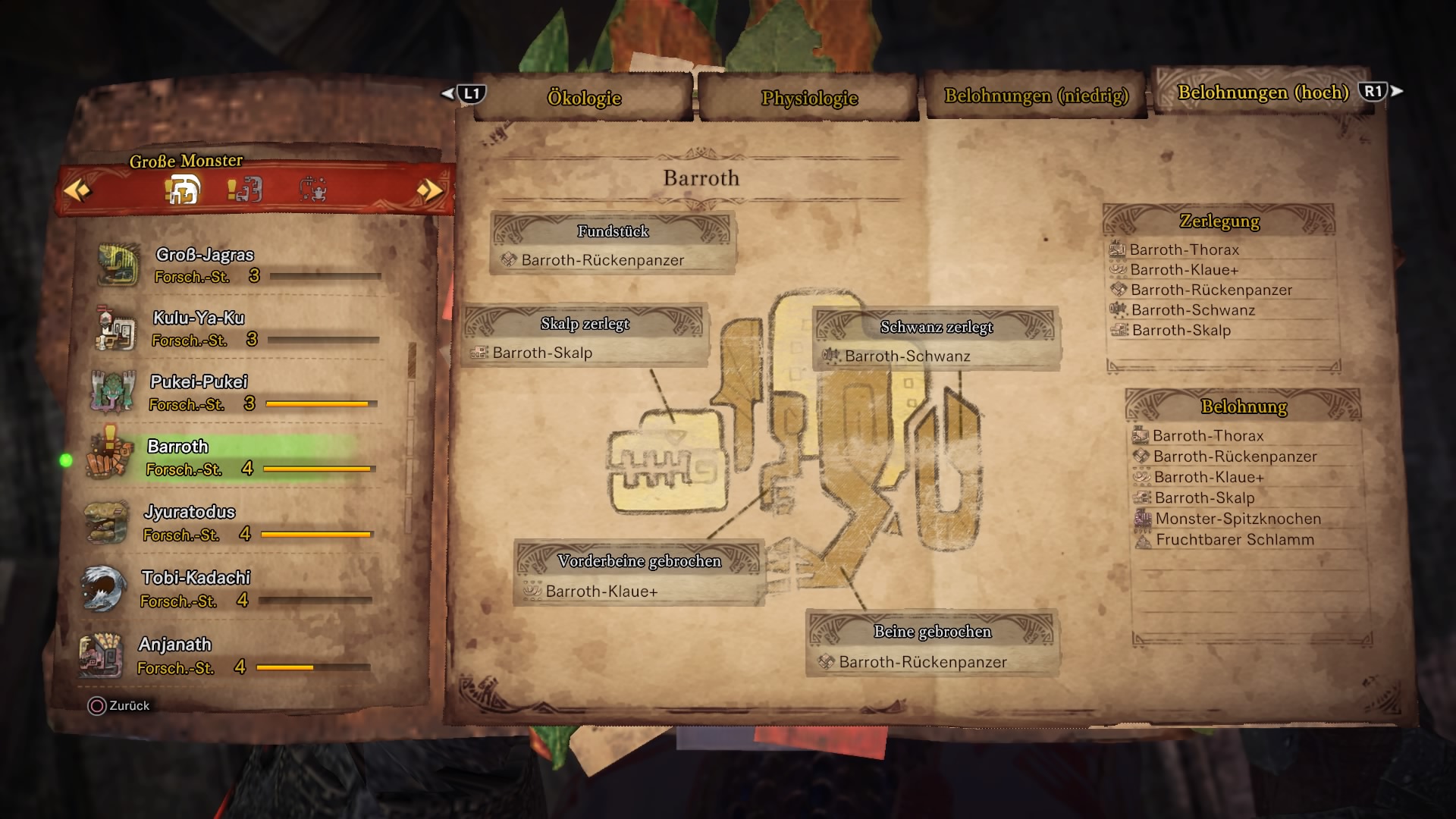Choose the third monster category icon
This screenshot has height=819, width=1456.
pos(312,190)
